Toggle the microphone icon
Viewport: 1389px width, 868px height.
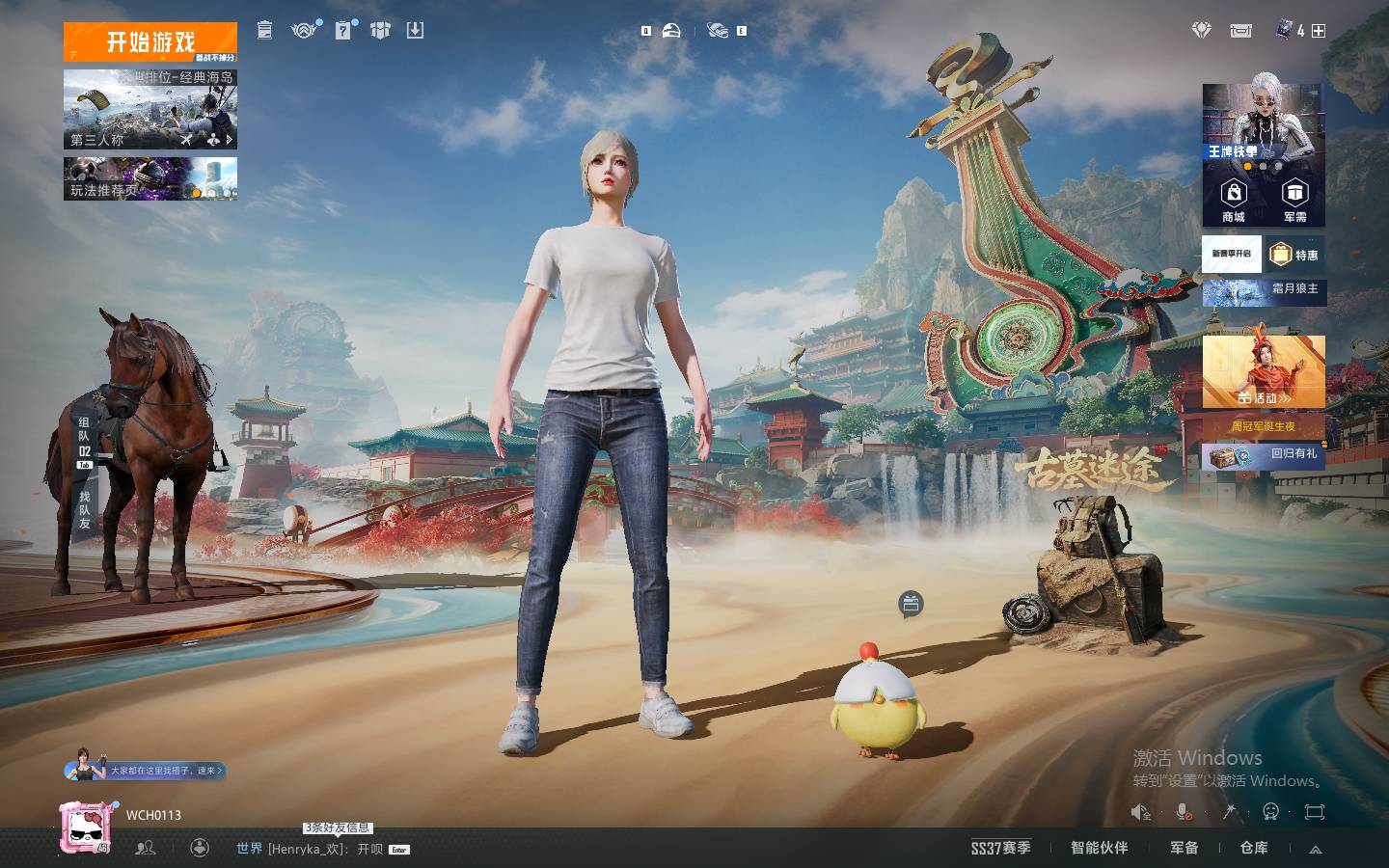tap(1184, 812)
